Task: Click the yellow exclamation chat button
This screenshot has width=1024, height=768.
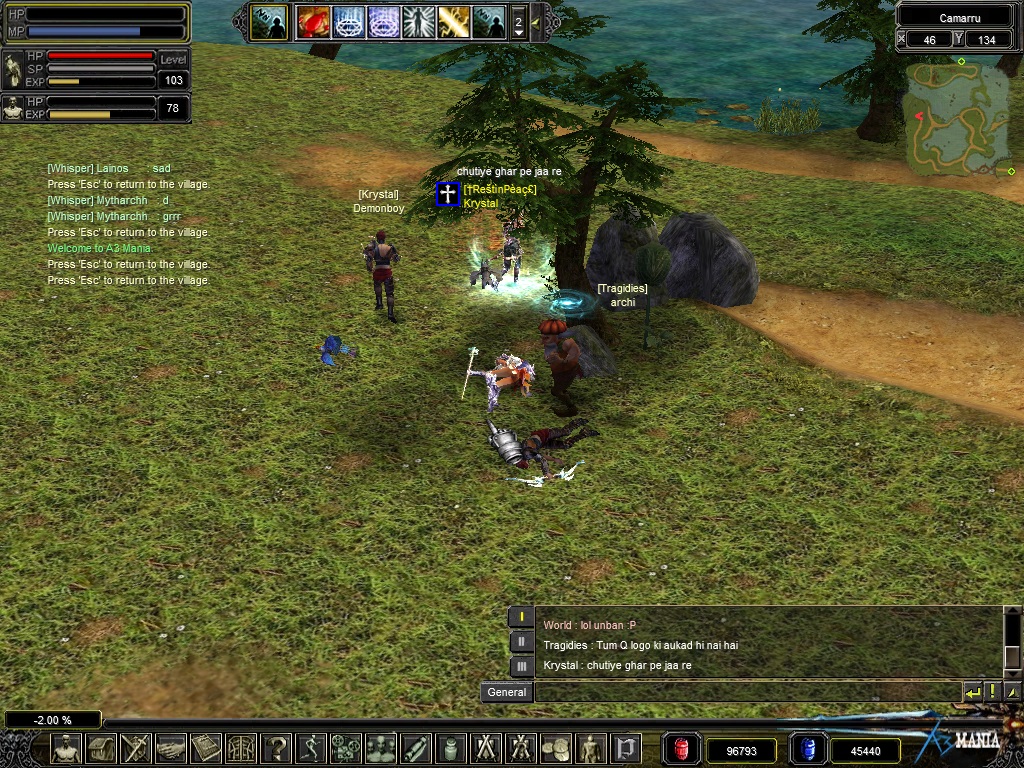Action: click(992, 692)
